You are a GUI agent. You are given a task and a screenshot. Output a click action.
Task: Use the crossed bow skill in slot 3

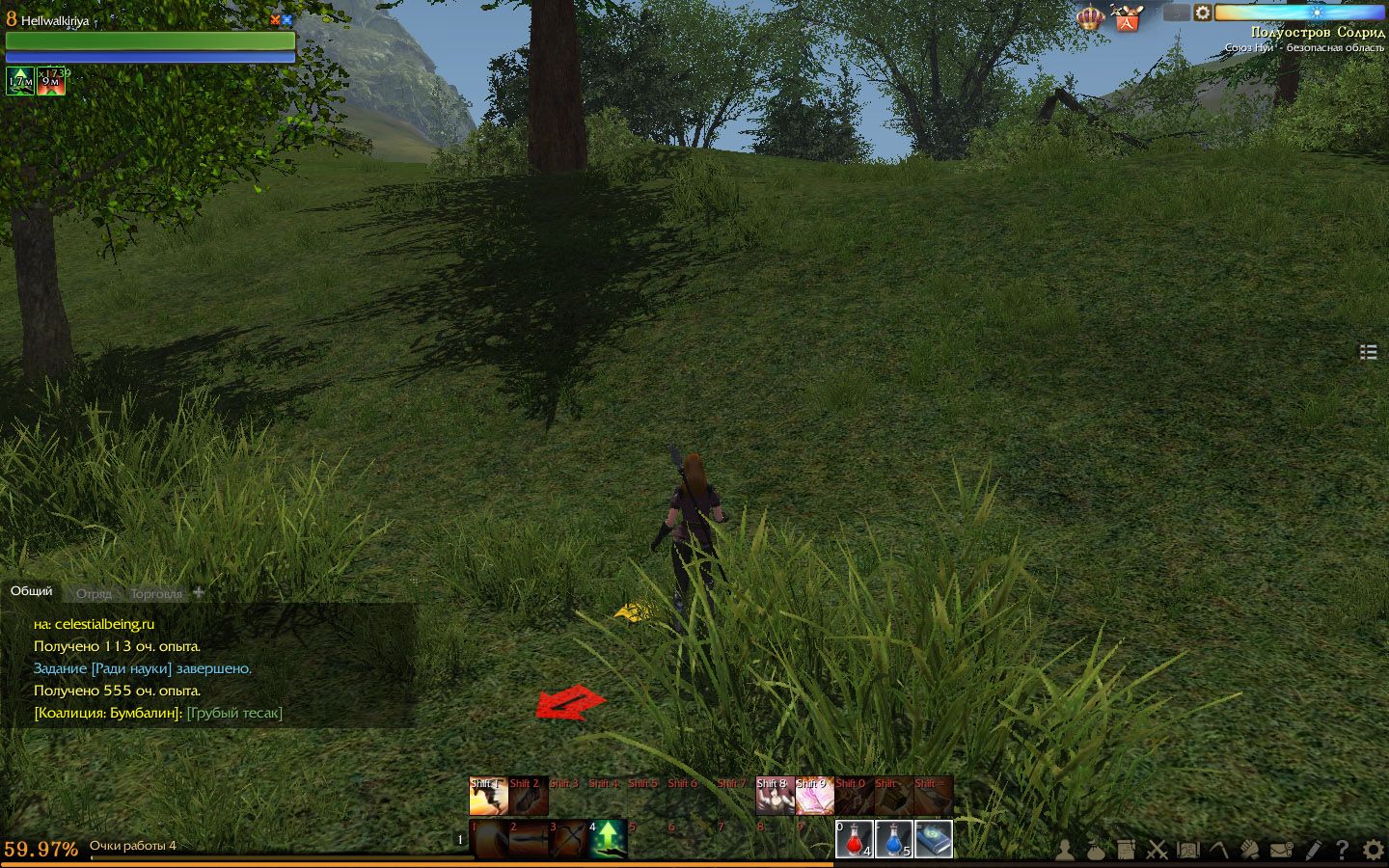pos(568,839)
